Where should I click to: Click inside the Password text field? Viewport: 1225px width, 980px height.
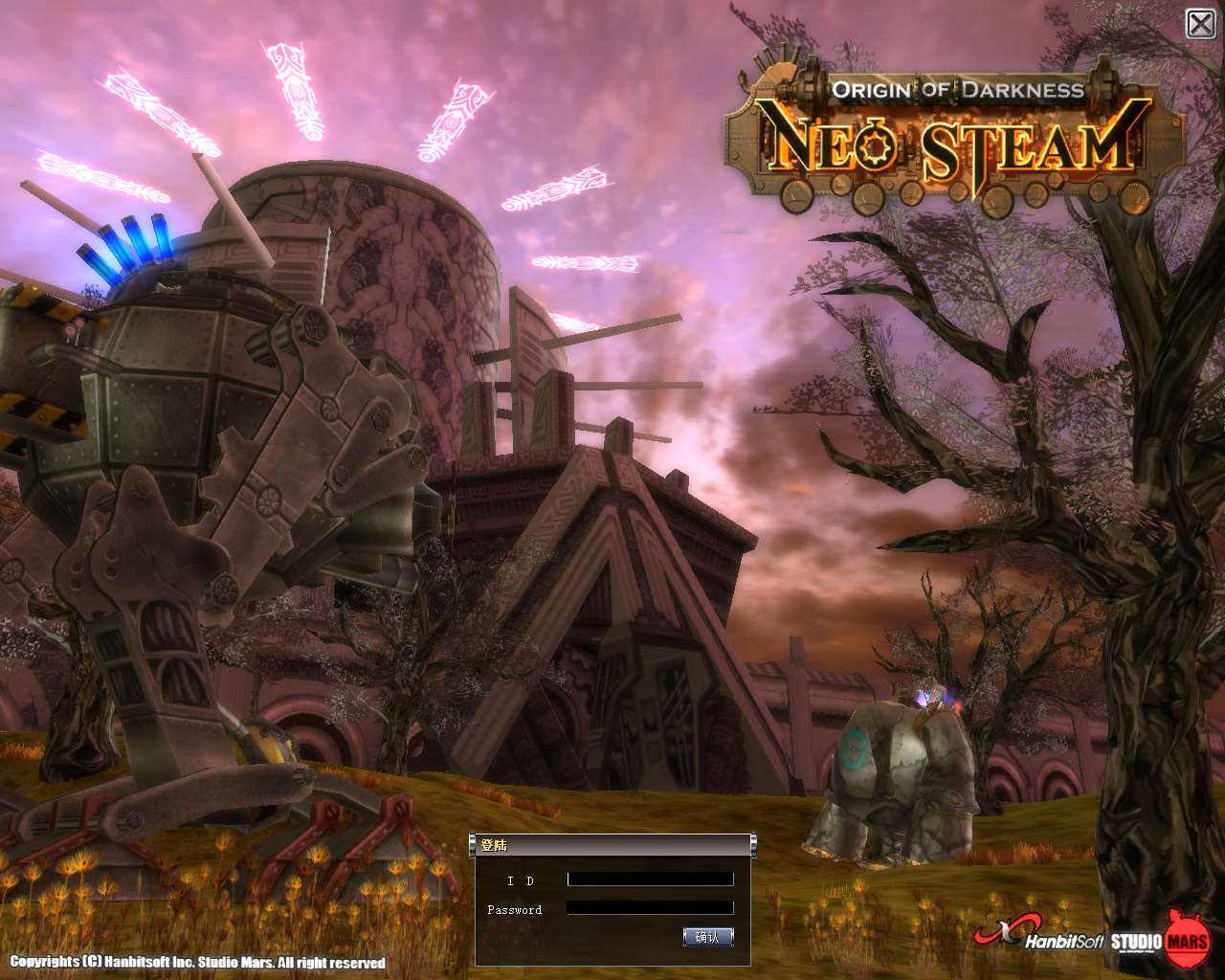[649, 907]
